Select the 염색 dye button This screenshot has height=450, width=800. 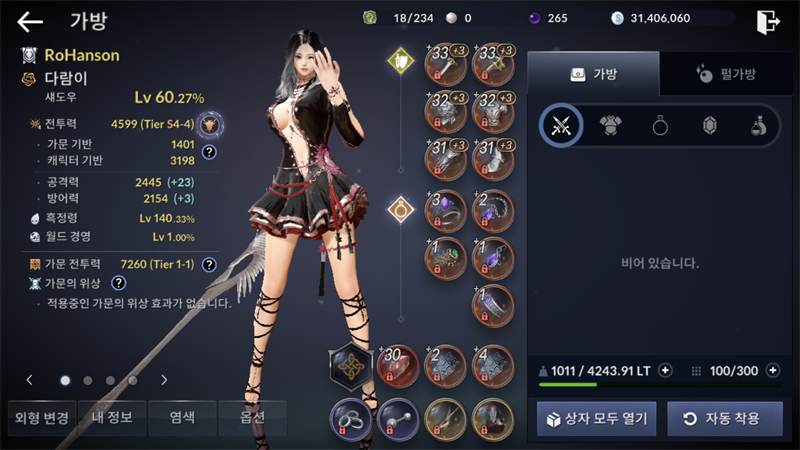pyautogui.click(x=180, y=417)
